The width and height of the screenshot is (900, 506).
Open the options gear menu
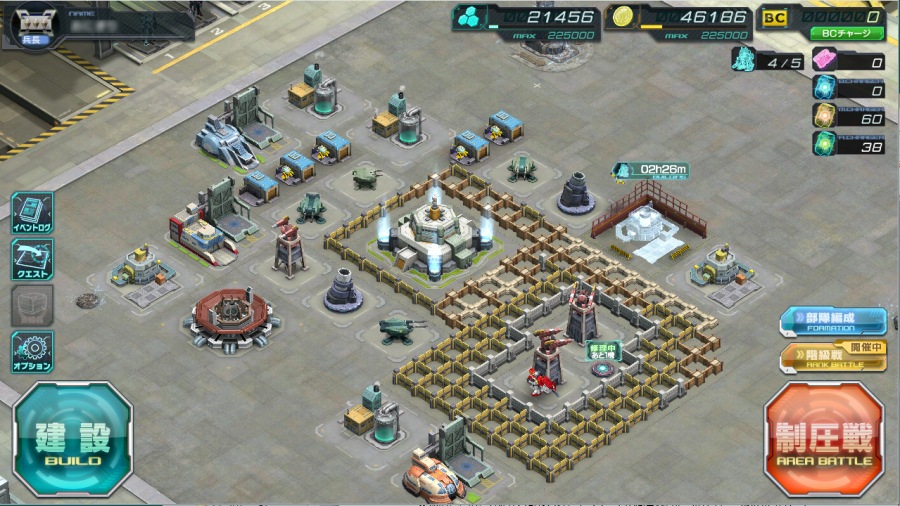tap(32, 352)
